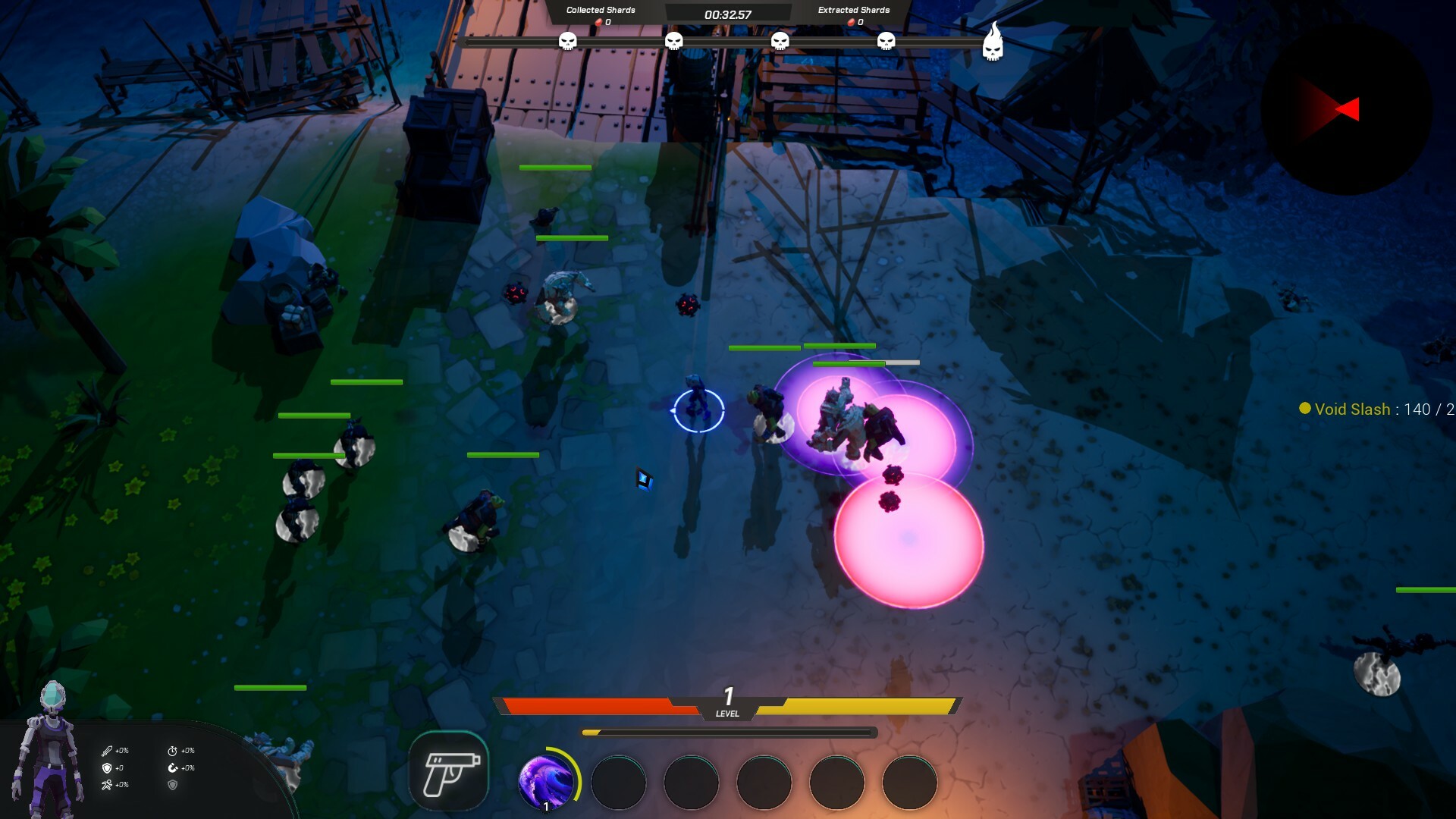Viewport: 1456px width, 819px height.
Task: Activate the Void Slash ability icon
Action: click(x=548, y=783)
